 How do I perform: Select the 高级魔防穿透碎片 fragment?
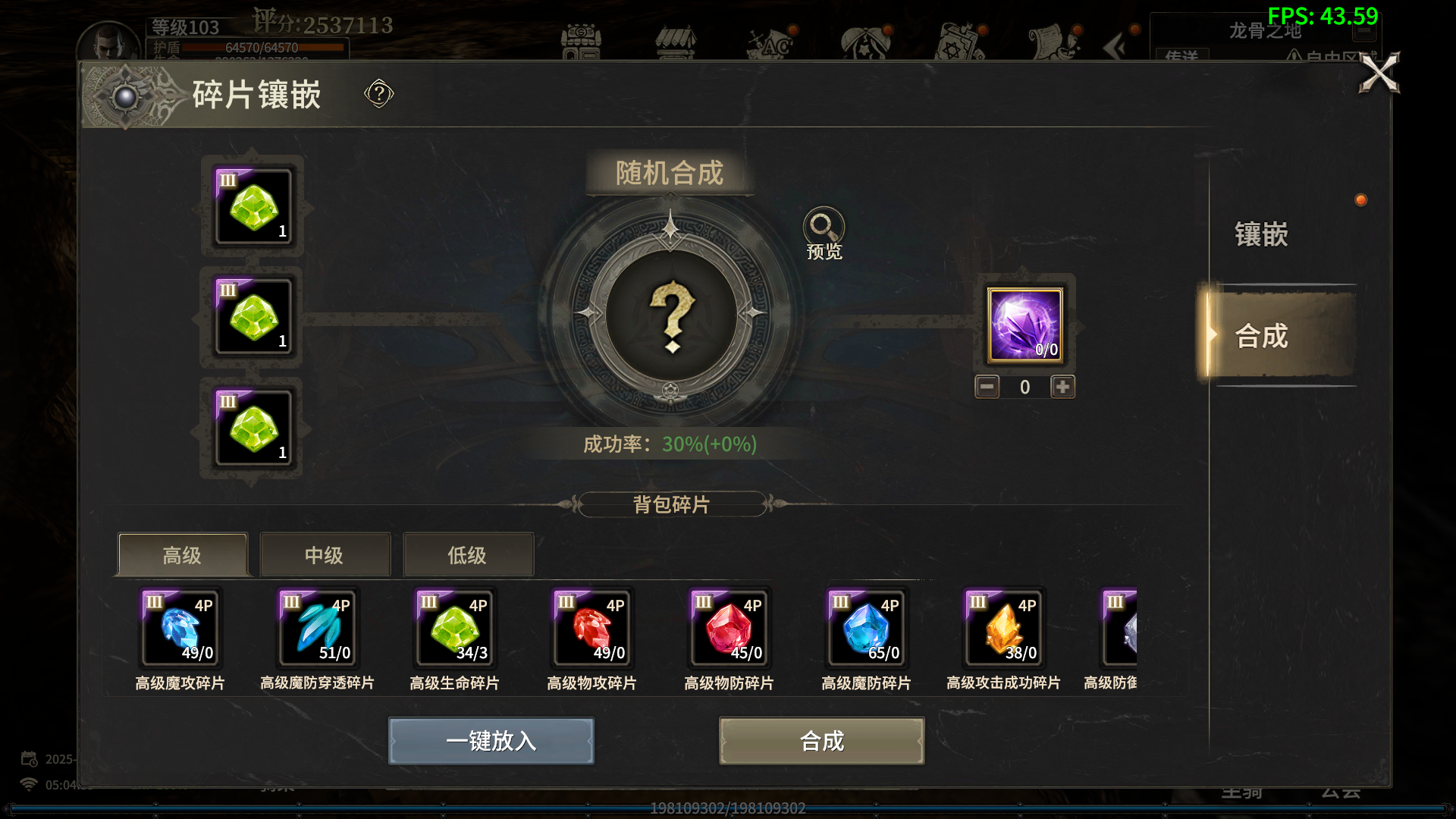pyautogui.click(x=318, y=628)
